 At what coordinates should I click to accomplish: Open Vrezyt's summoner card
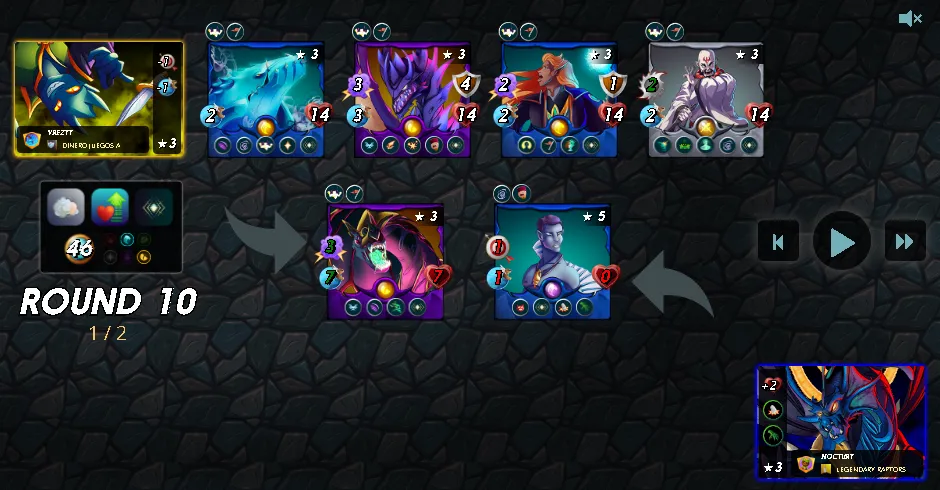point(98,98)
